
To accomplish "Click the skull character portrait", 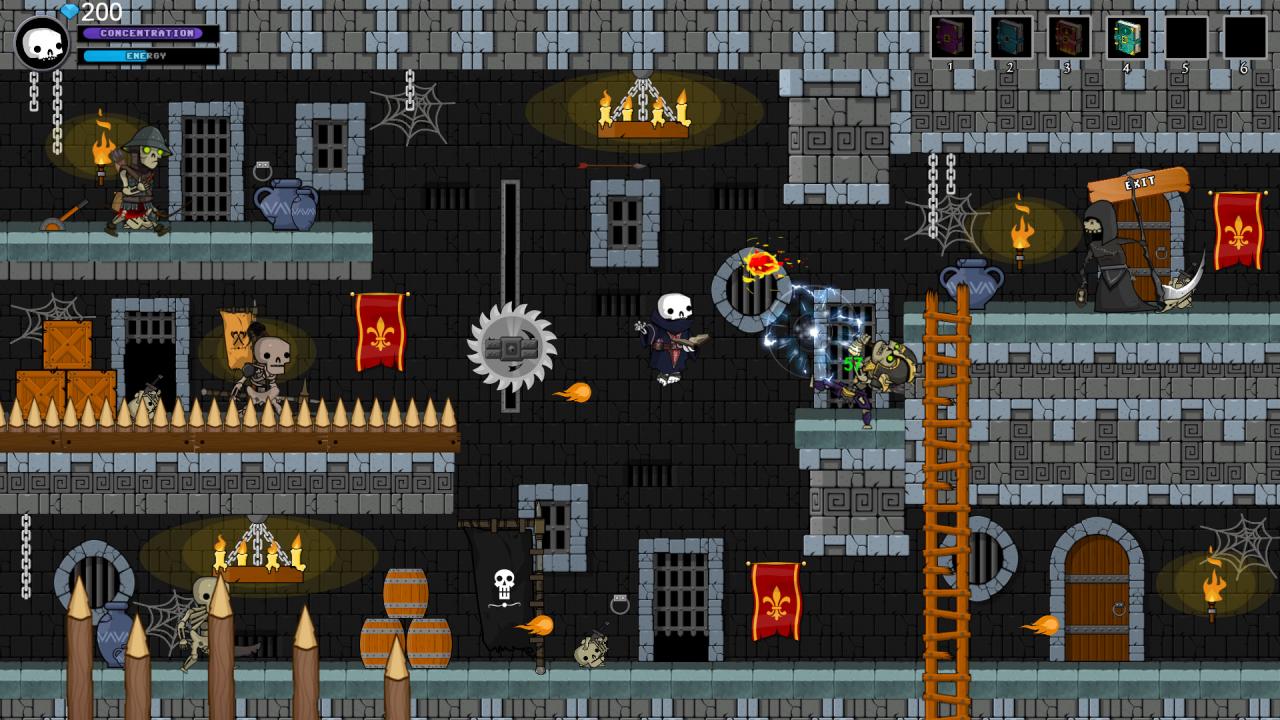I will pyautogui.click(x=42, y=43).
